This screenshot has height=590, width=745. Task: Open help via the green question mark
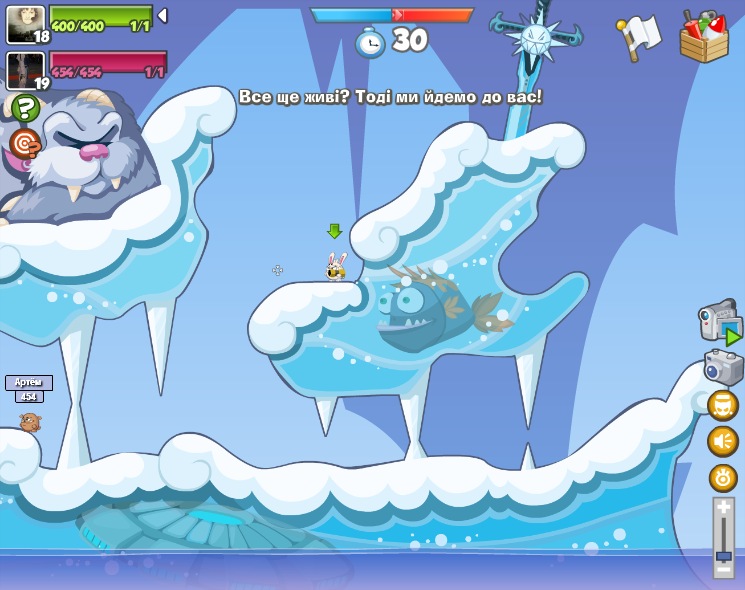(x=26, y=108)
